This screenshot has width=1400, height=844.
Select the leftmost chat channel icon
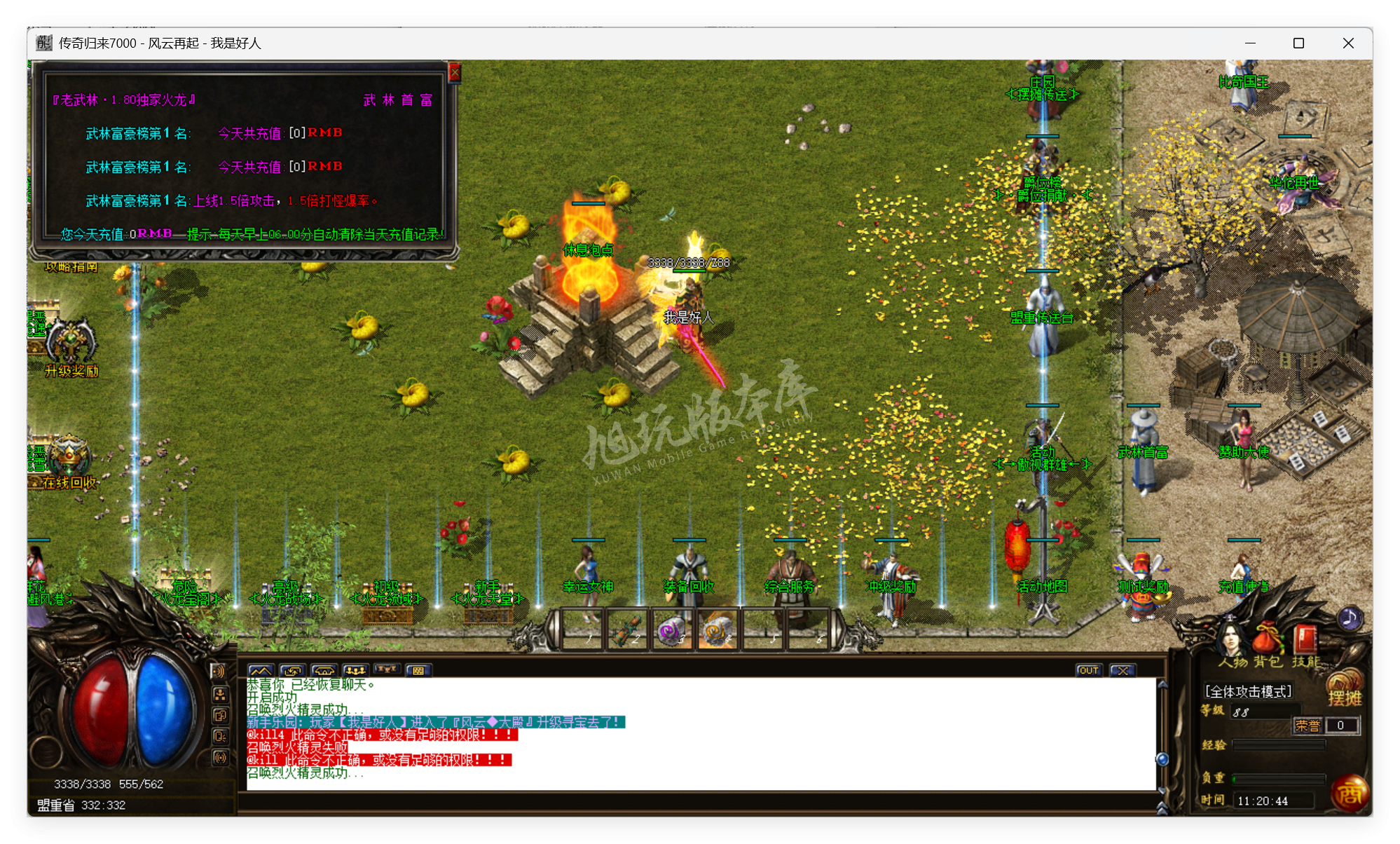pos(261,670)
